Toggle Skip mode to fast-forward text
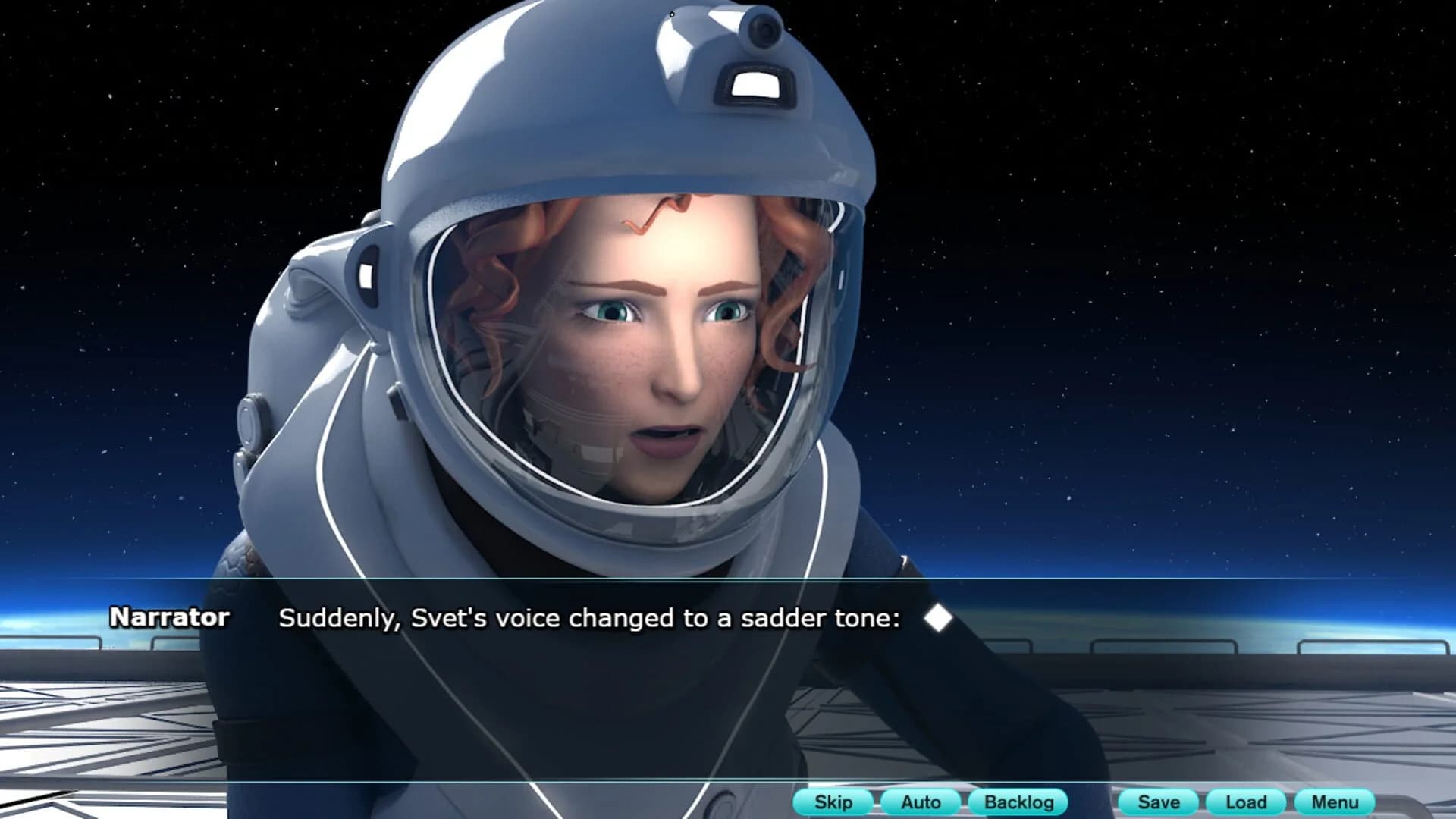The height and width of the screenshot is (819, 1456). pyautogui.click(x=832, y=802)
